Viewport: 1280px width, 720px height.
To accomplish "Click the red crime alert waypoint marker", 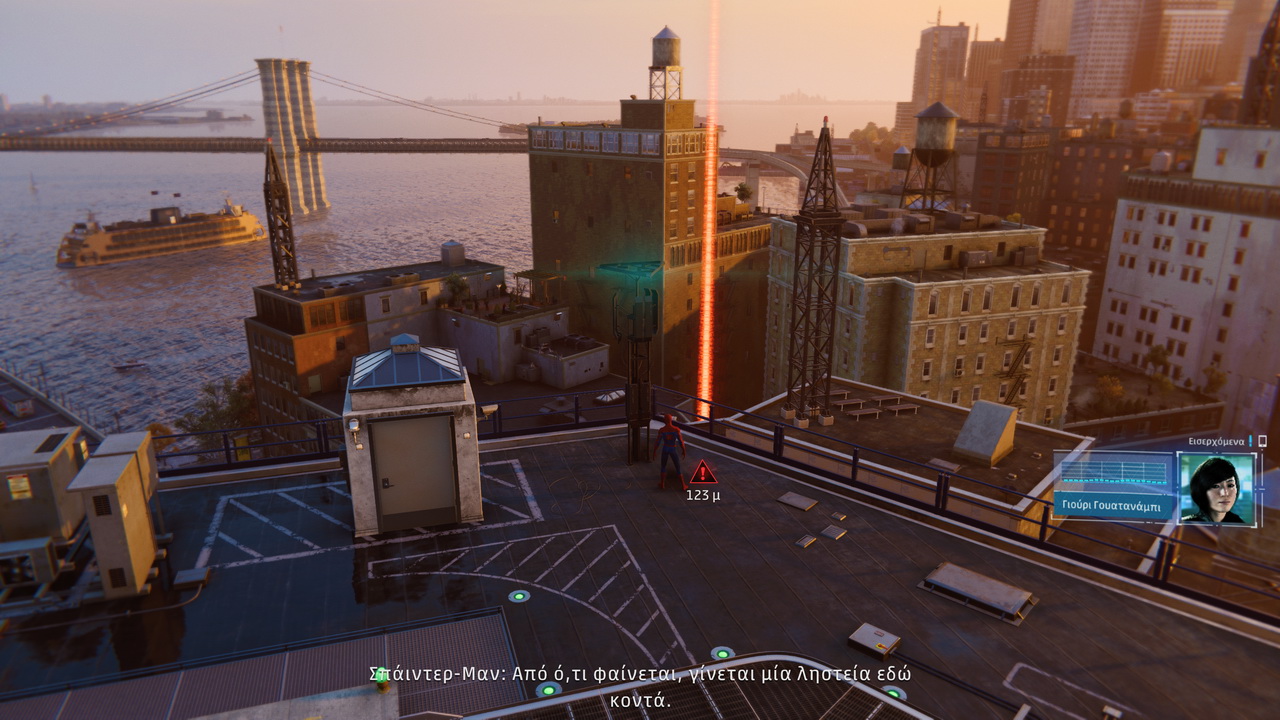I will pos(703,472).
